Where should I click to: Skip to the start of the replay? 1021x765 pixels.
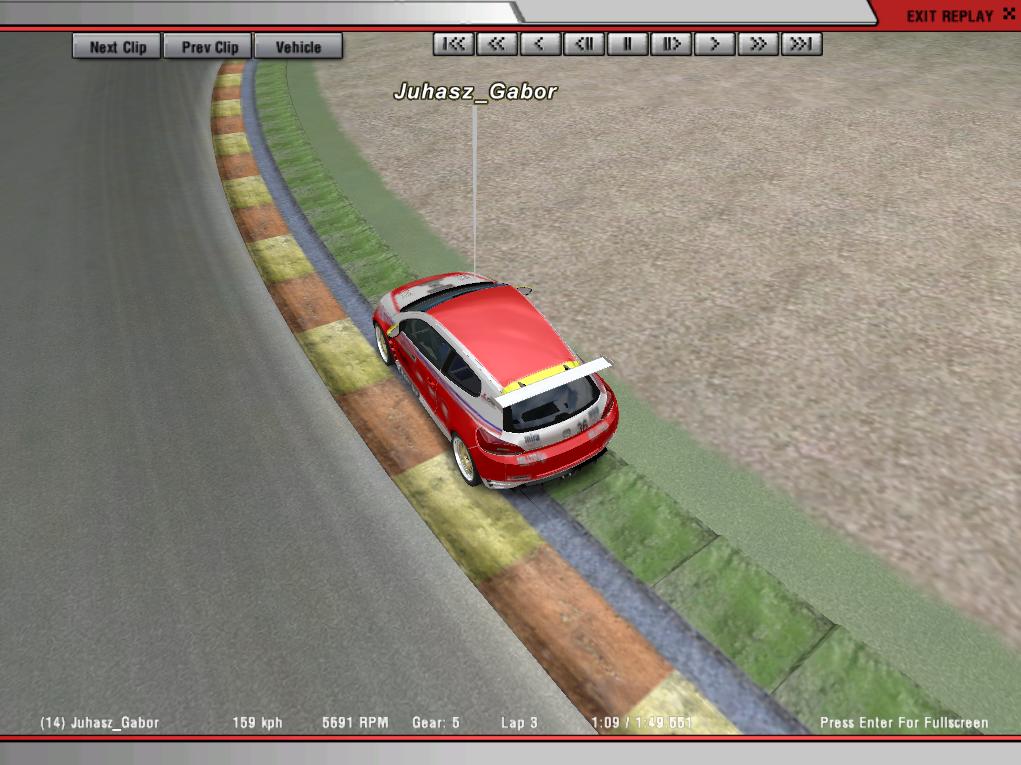pos(454,44)
